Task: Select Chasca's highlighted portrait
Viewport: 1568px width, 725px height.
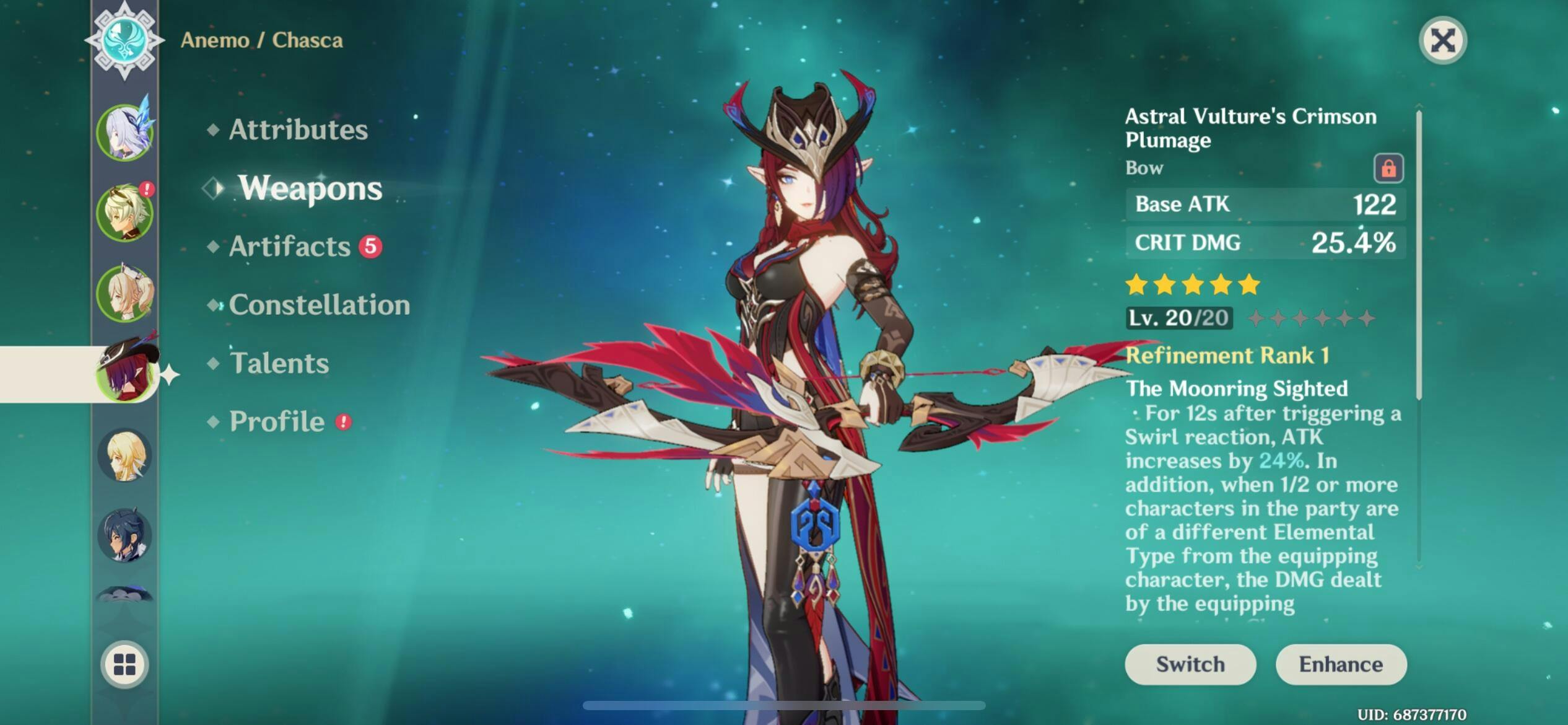Action: coord(125,374)
